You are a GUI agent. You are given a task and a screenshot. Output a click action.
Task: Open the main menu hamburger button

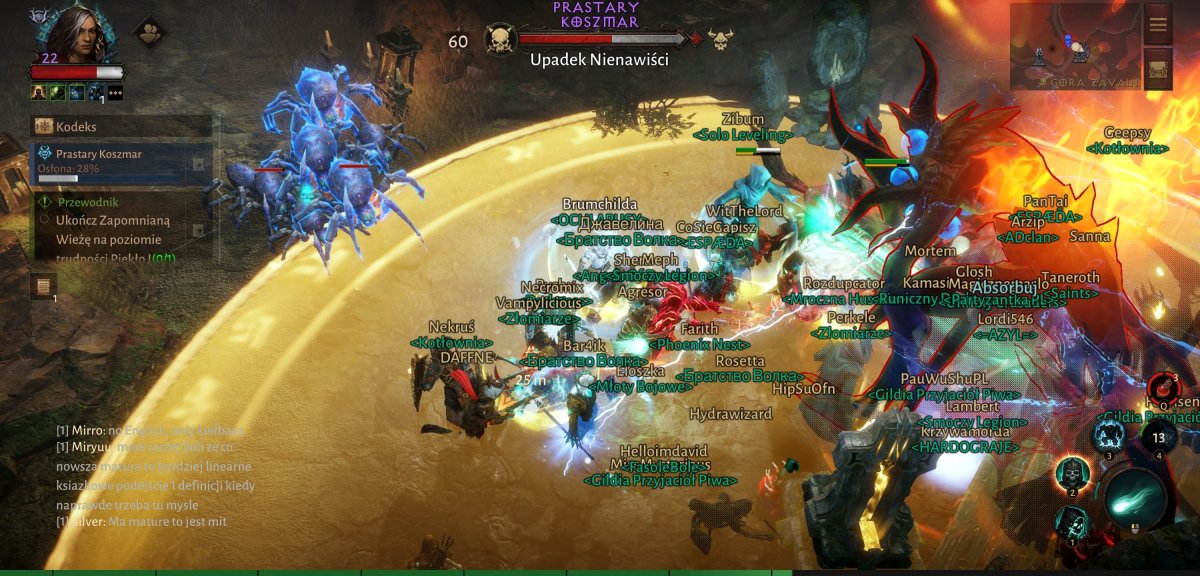(1158, 24)
